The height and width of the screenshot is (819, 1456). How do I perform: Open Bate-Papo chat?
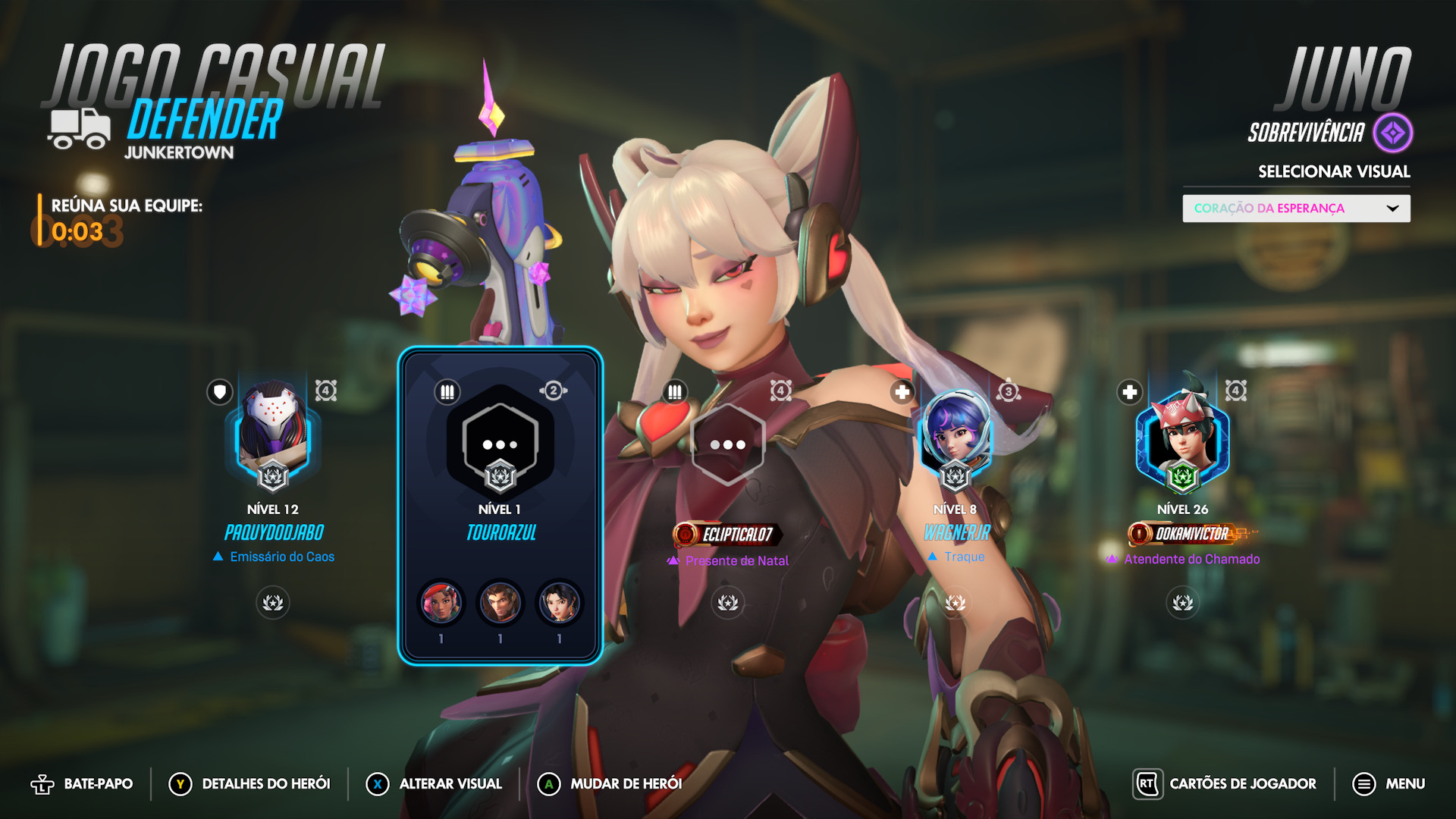click(82, 784)
